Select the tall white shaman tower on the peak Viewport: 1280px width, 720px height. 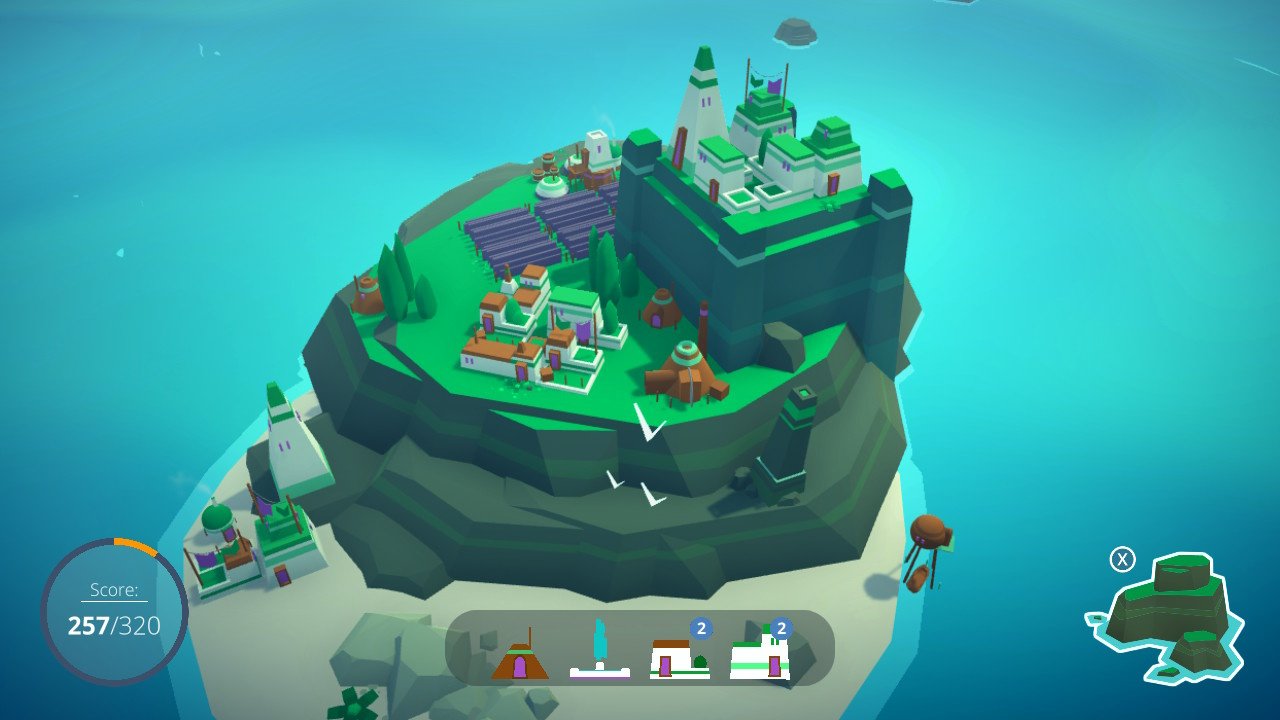click(700, 100)
